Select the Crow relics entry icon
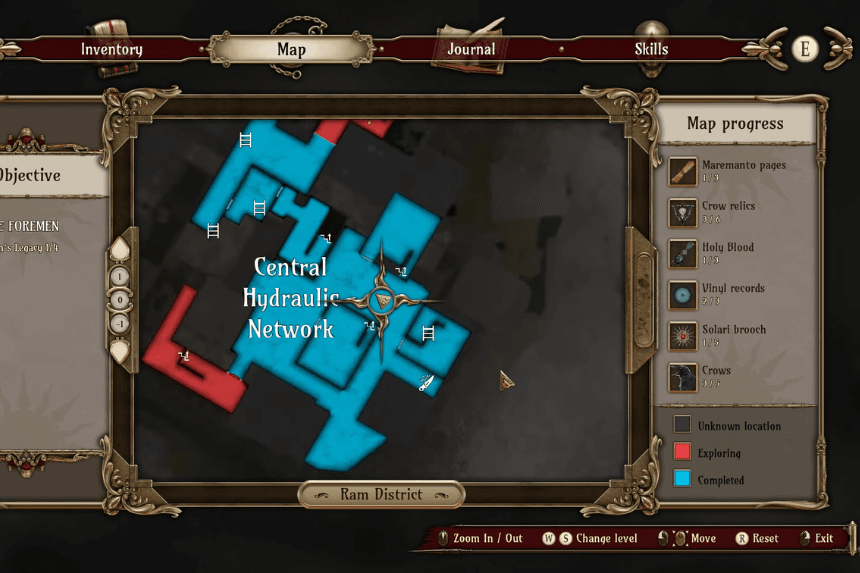860x573 pixels. click(683, 212)
